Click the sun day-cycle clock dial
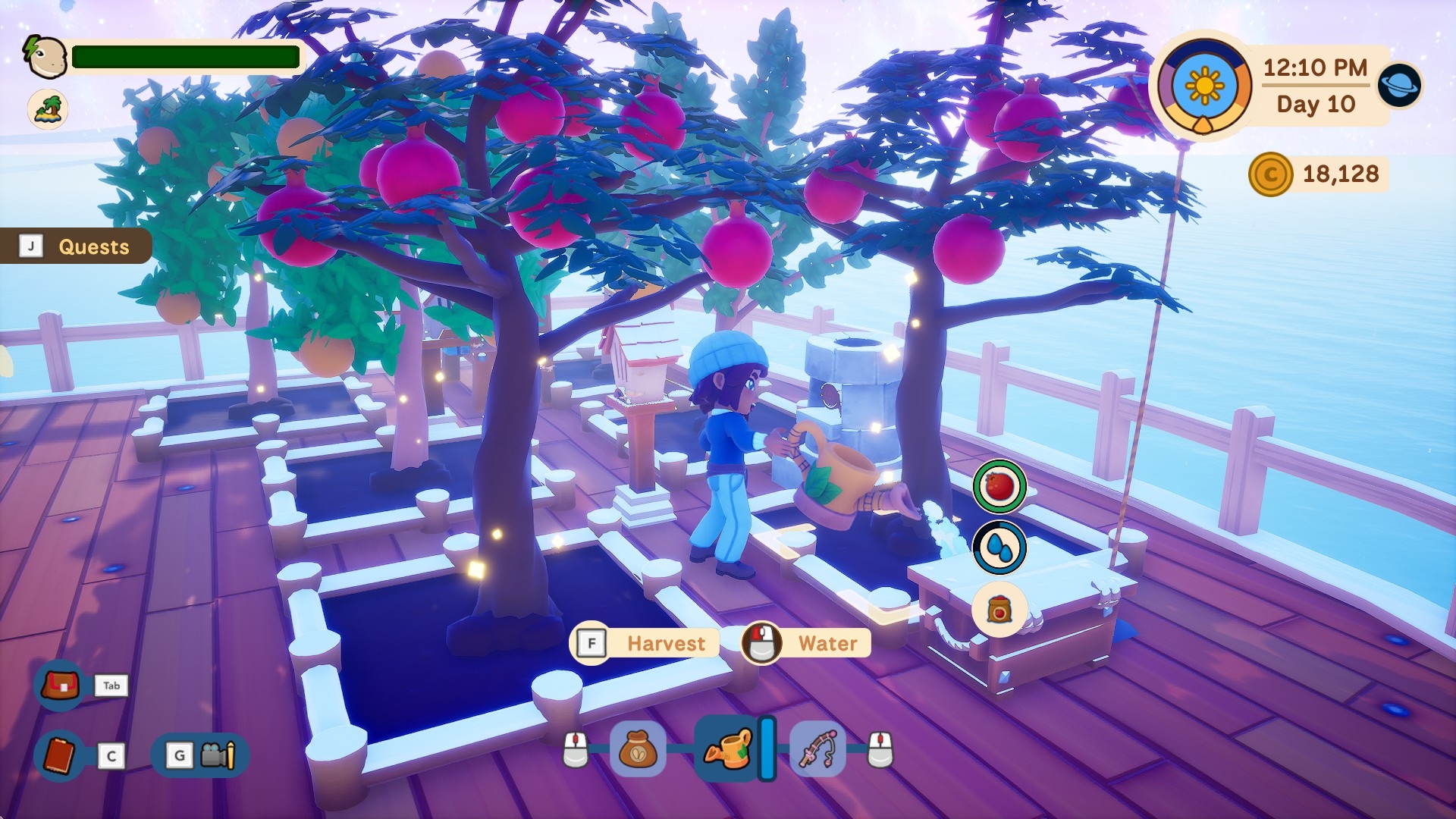Screen dimensions: 1456x819 point(1204,86)
